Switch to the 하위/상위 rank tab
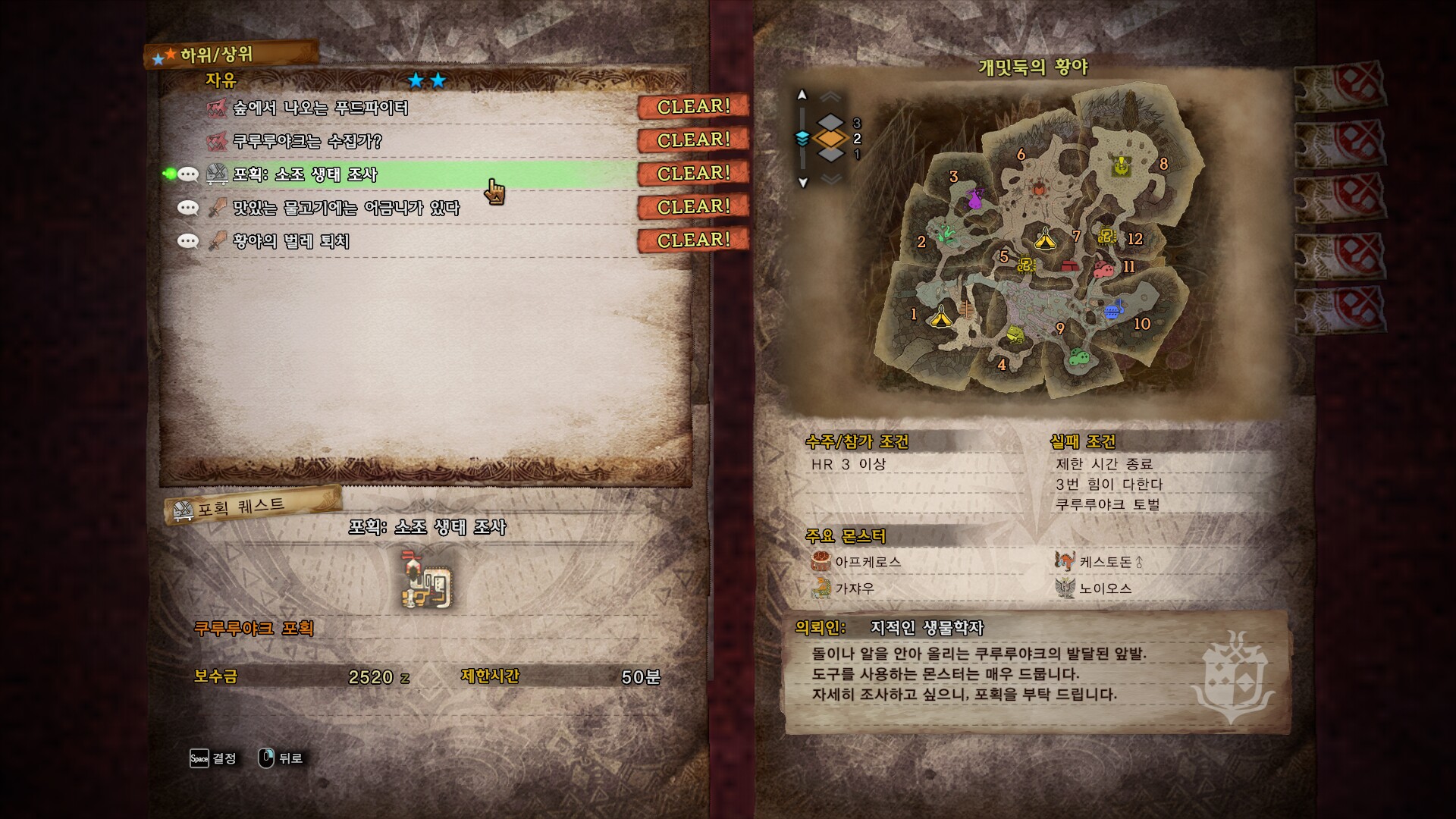 216,55
